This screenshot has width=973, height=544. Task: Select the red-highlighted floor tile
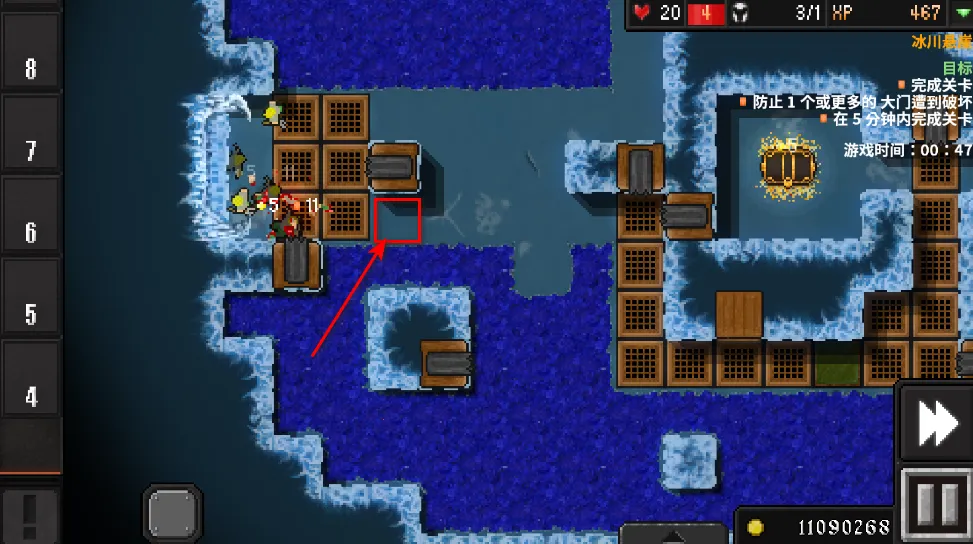(397, 219)
